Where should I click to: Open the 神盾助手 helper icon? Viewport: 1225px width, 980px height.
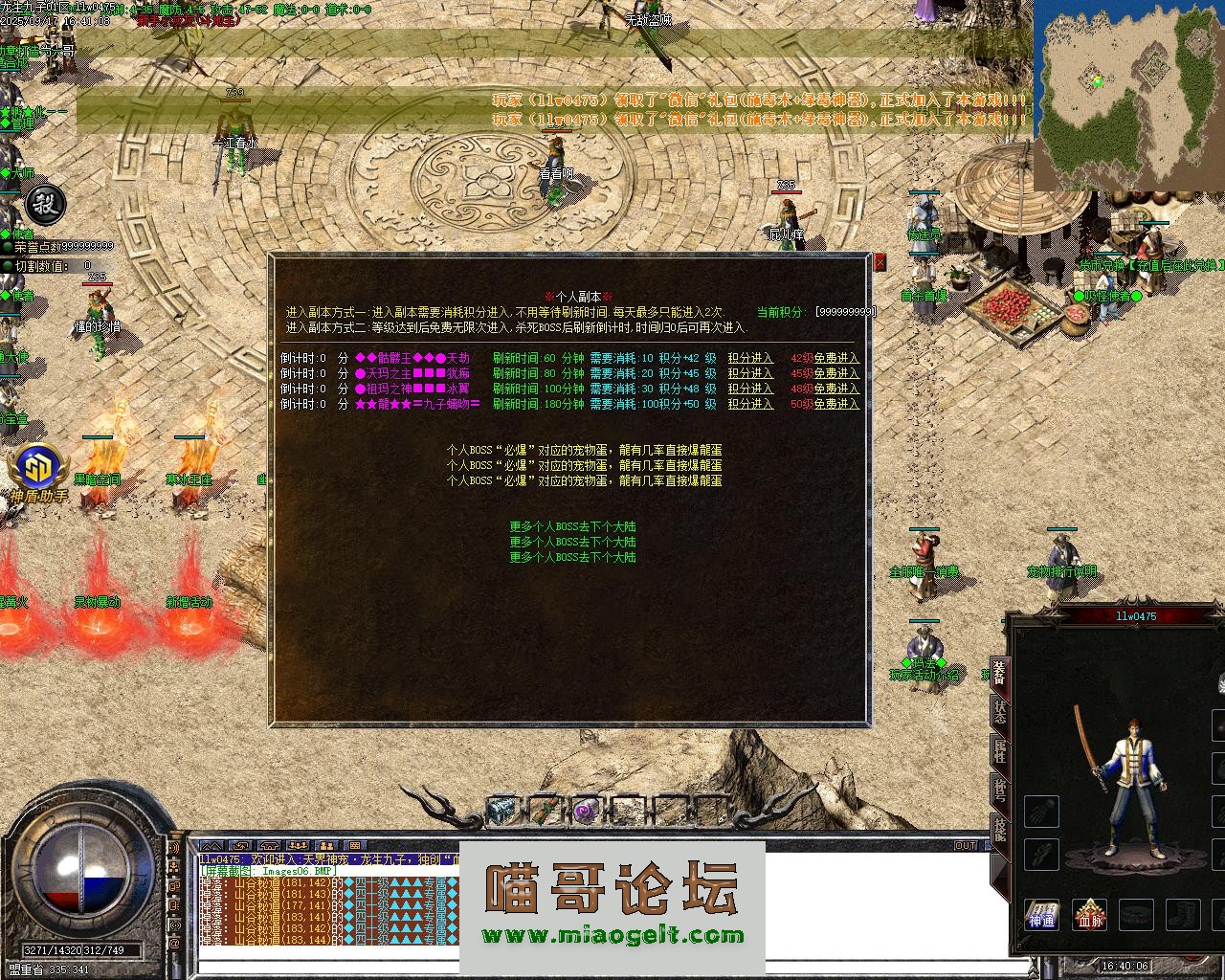click(40, 471)
